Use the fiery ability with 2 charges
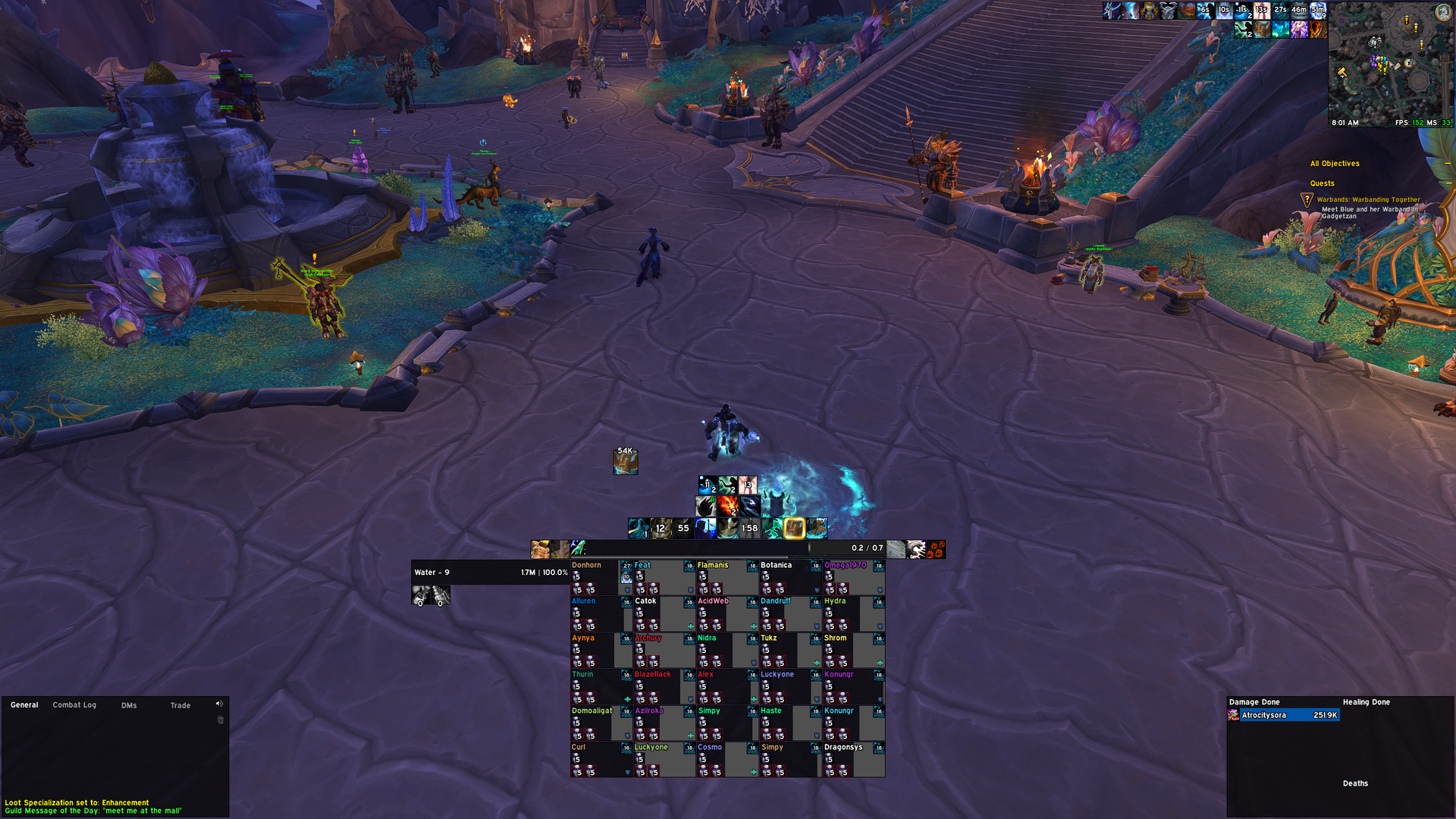 (728, 505)
